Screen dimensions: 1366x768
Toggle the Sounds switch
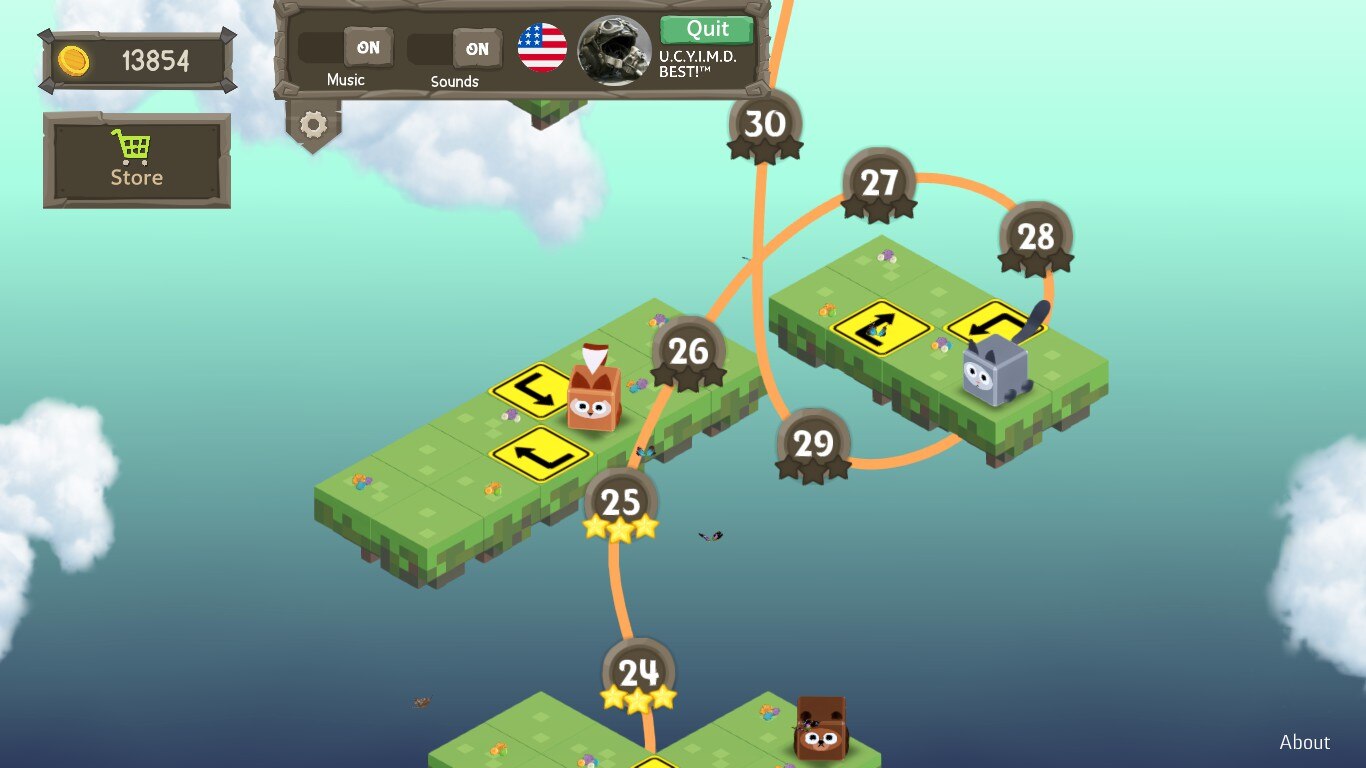coord(455,49)
